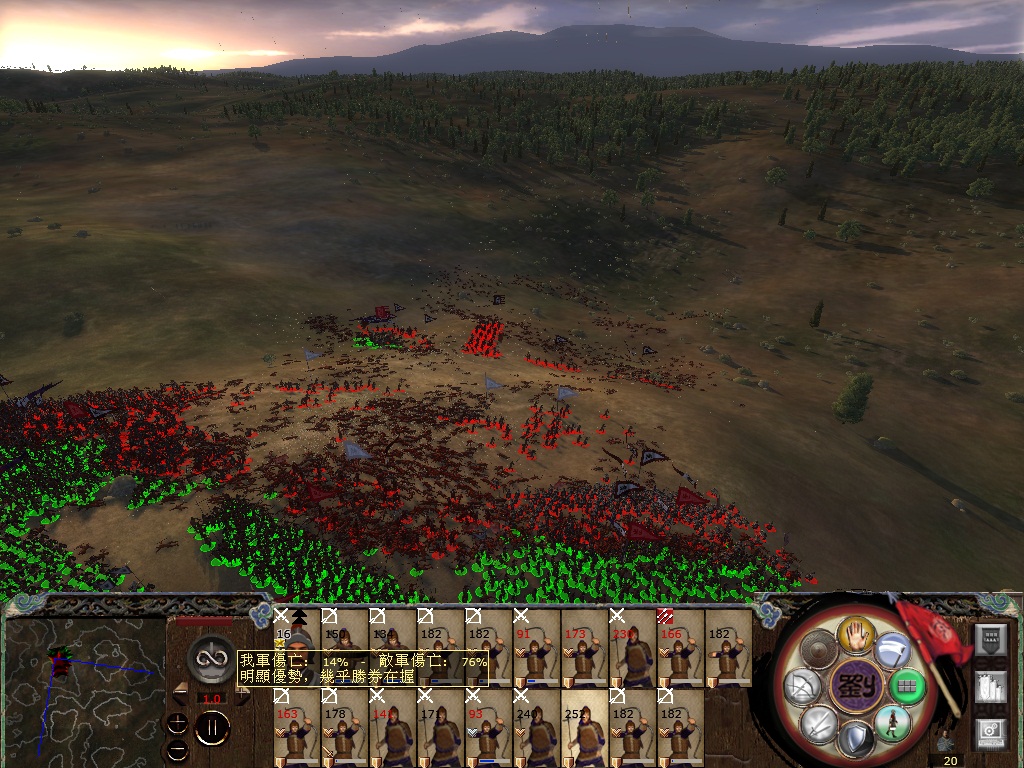Toggle fire at will bow icon
The height and width of the screenshot is (768, 1024).
[803, 686]
